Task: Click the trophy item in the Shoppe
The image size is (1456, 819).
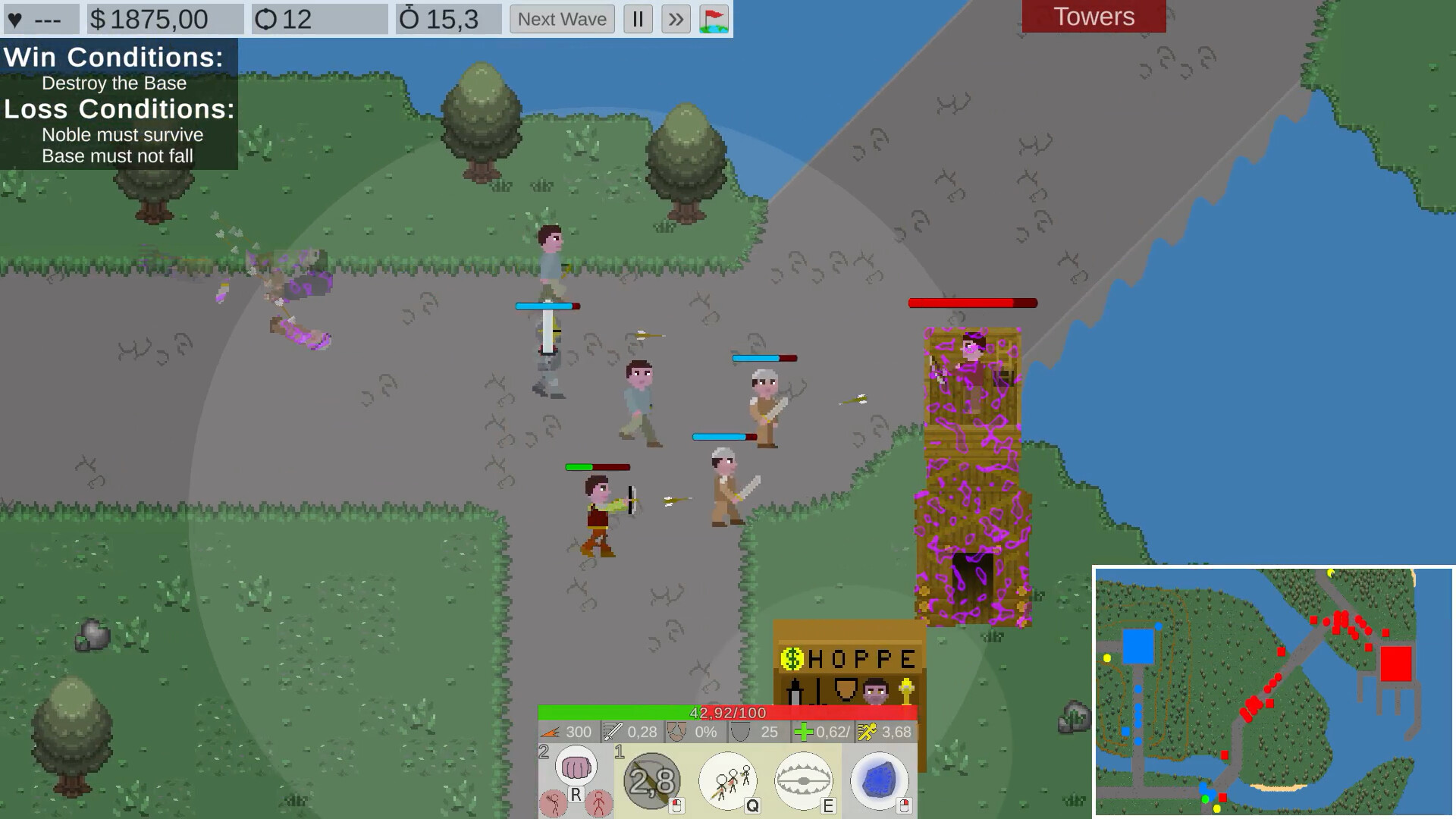Action: point(908,690)
